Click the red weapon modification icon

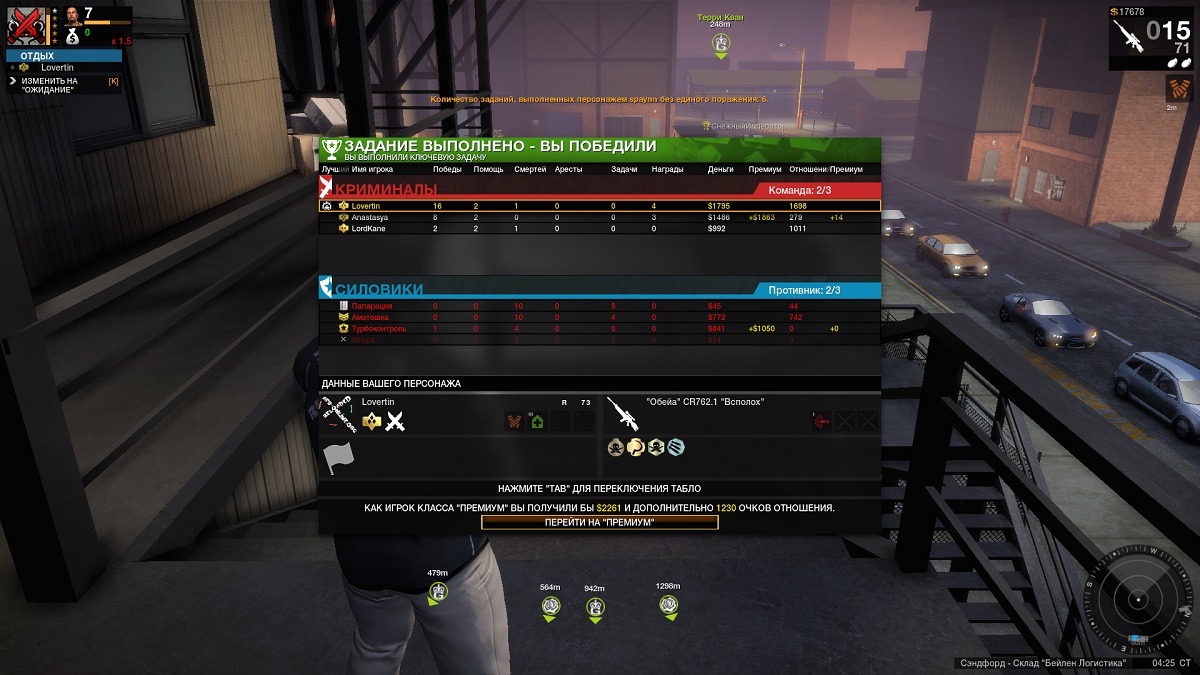click(822, 422)
